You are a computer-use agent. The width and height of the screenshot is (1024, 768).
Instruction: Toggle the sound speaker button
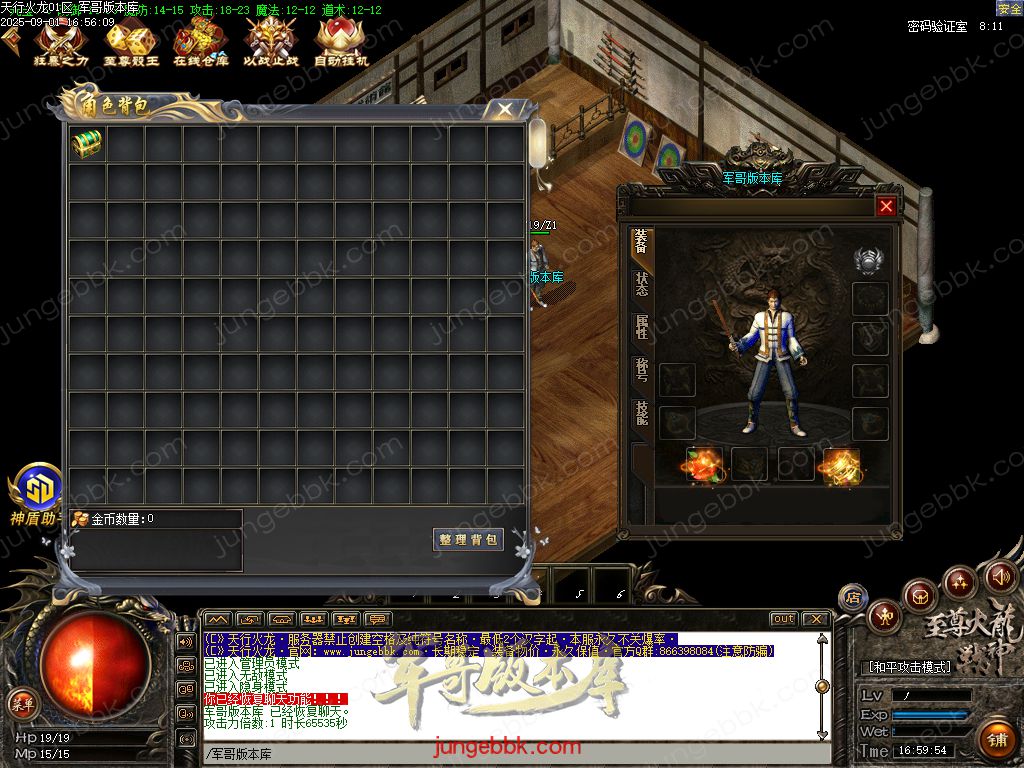point(1000,576)
